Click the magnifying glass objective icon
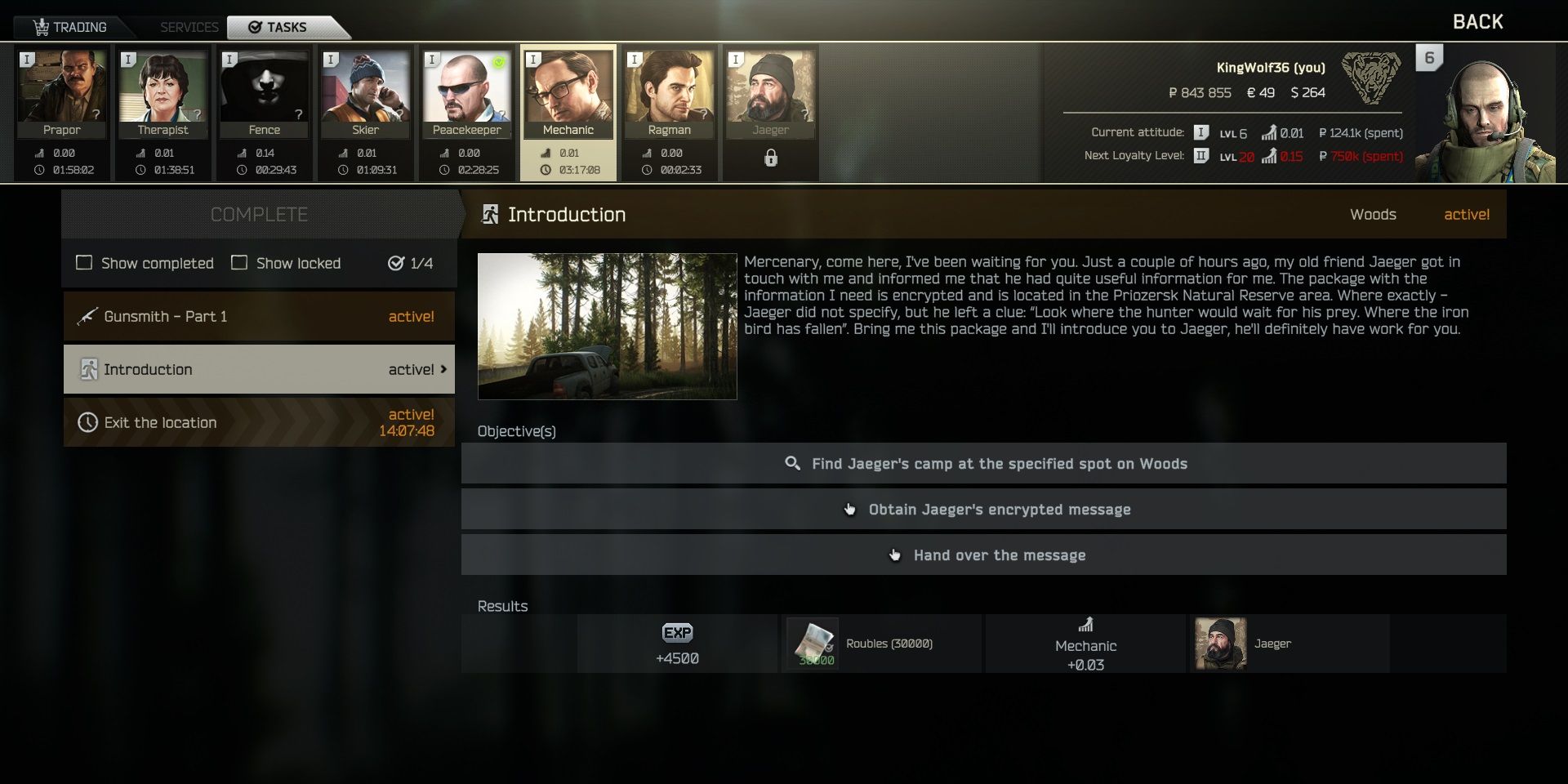The image size is (1568, 784). [x=791, y=463]
